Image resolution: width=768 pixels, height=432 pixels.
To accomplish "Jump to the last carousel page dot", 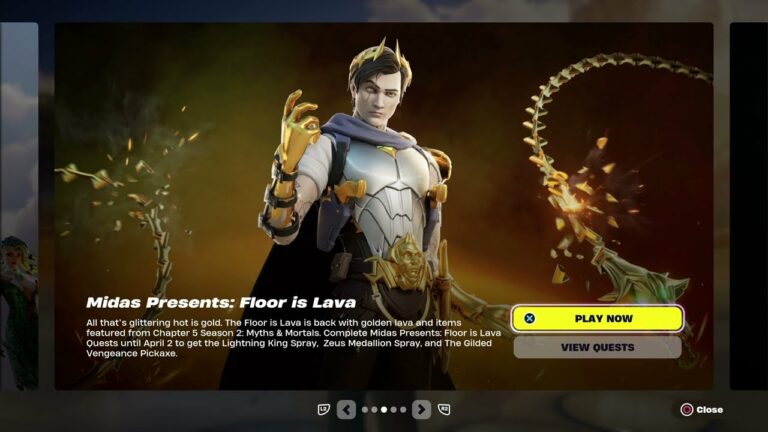I will pyautogui.click(x=403, y=409).
